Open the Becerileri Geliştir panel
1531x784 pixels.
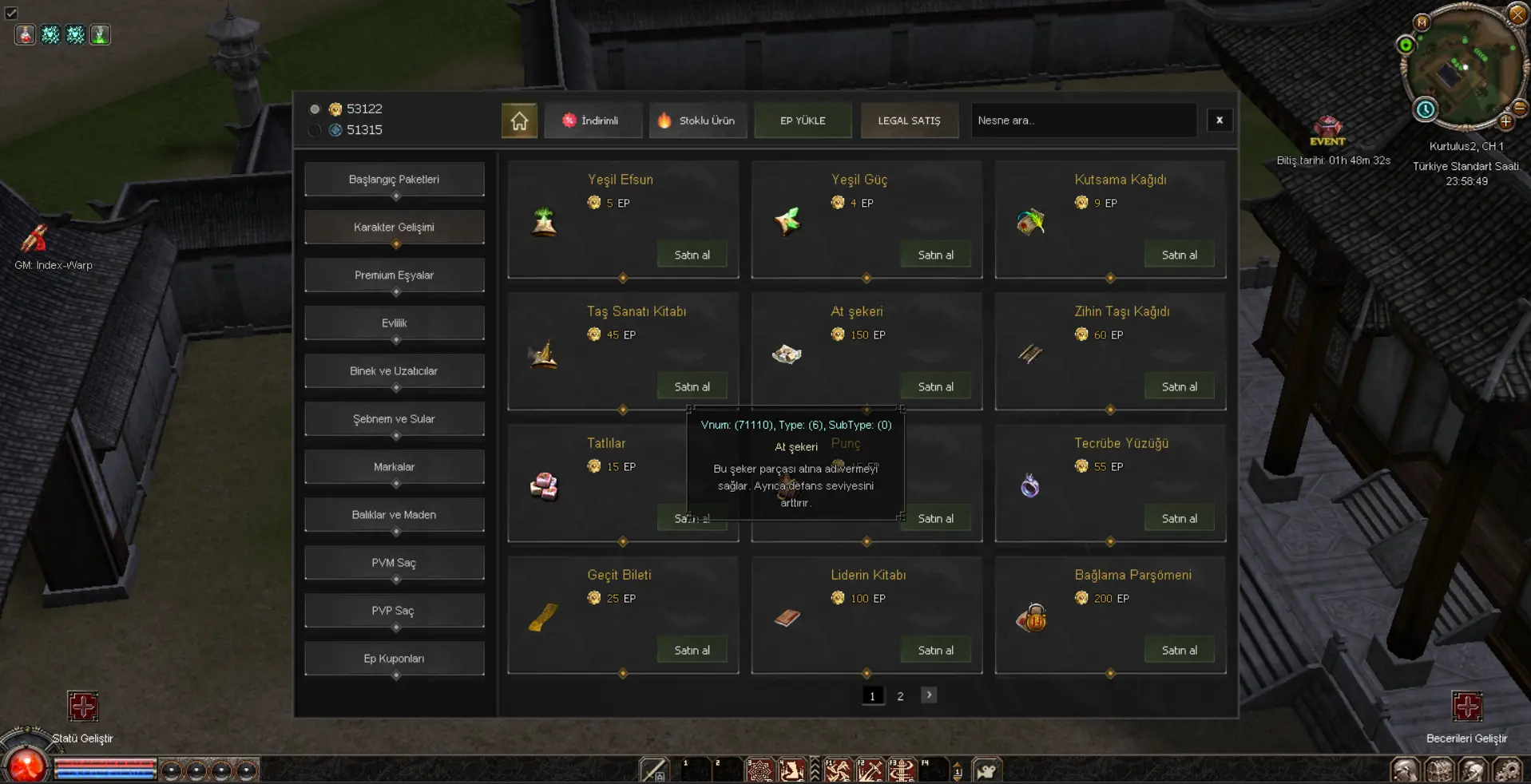pyautogui.click(x=1466, y=707)
